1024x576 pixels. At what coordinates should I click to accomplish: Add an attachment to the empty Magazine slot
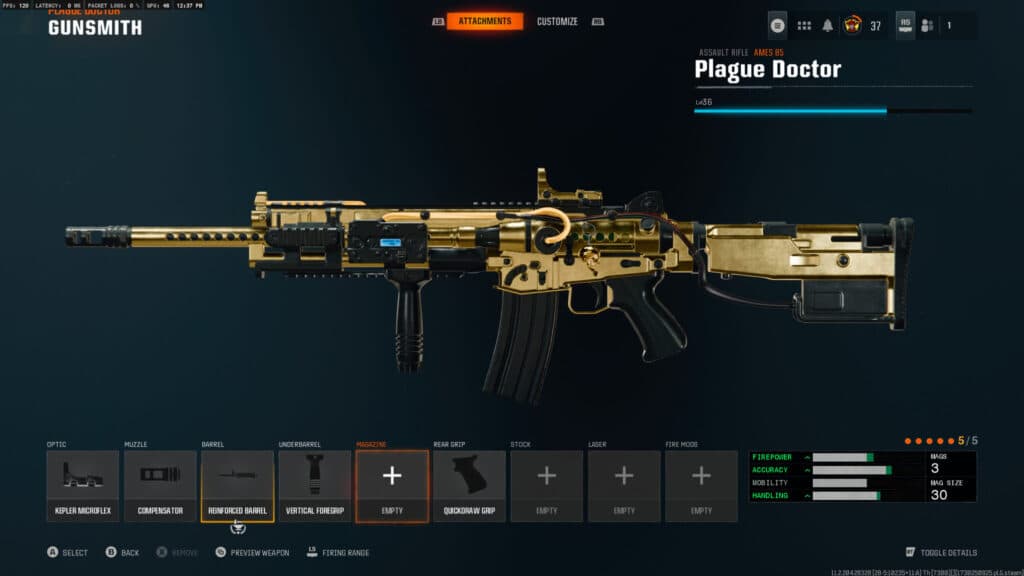click(x=392, y=485)
